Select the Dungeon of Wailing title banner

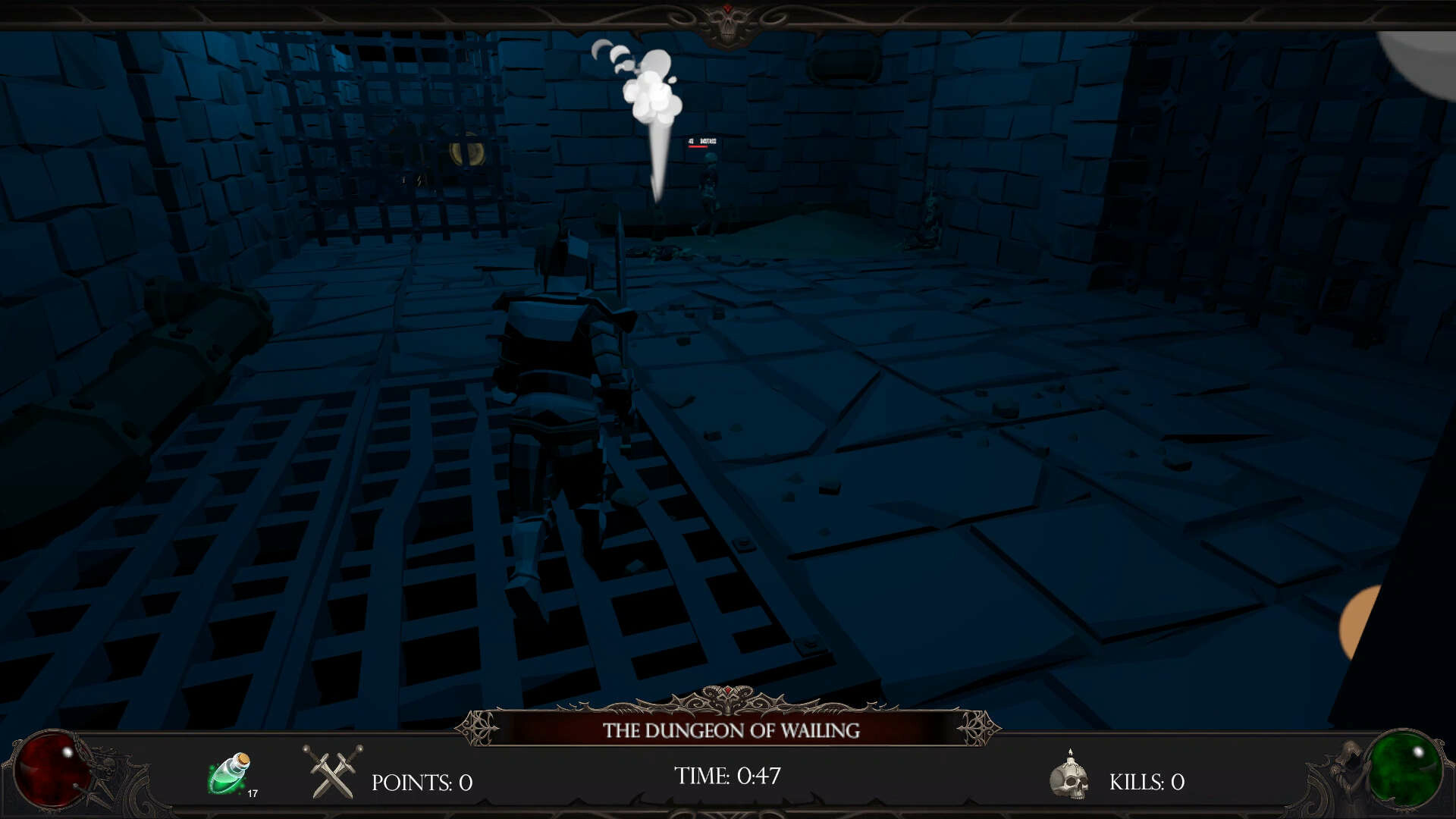pyautogui.click(x=730, y=732)
